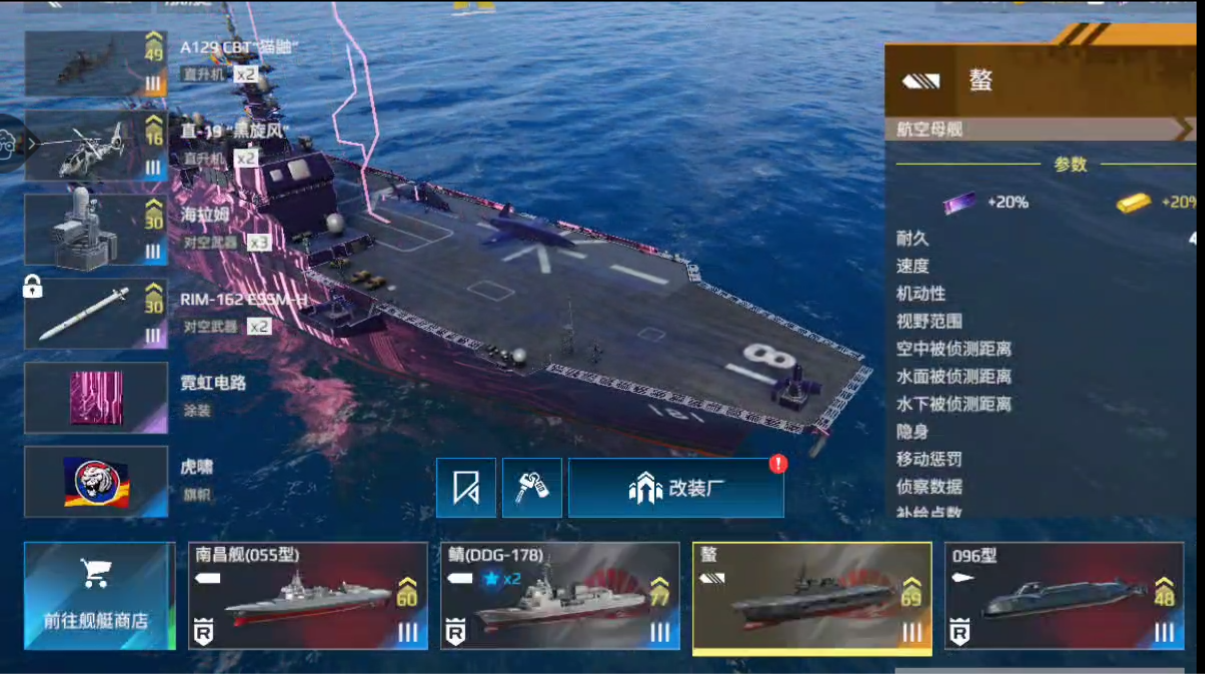The image size is (1205, 674).
Task: Open the 霓虹电路 paint skin slot
Action: point(96,398)
